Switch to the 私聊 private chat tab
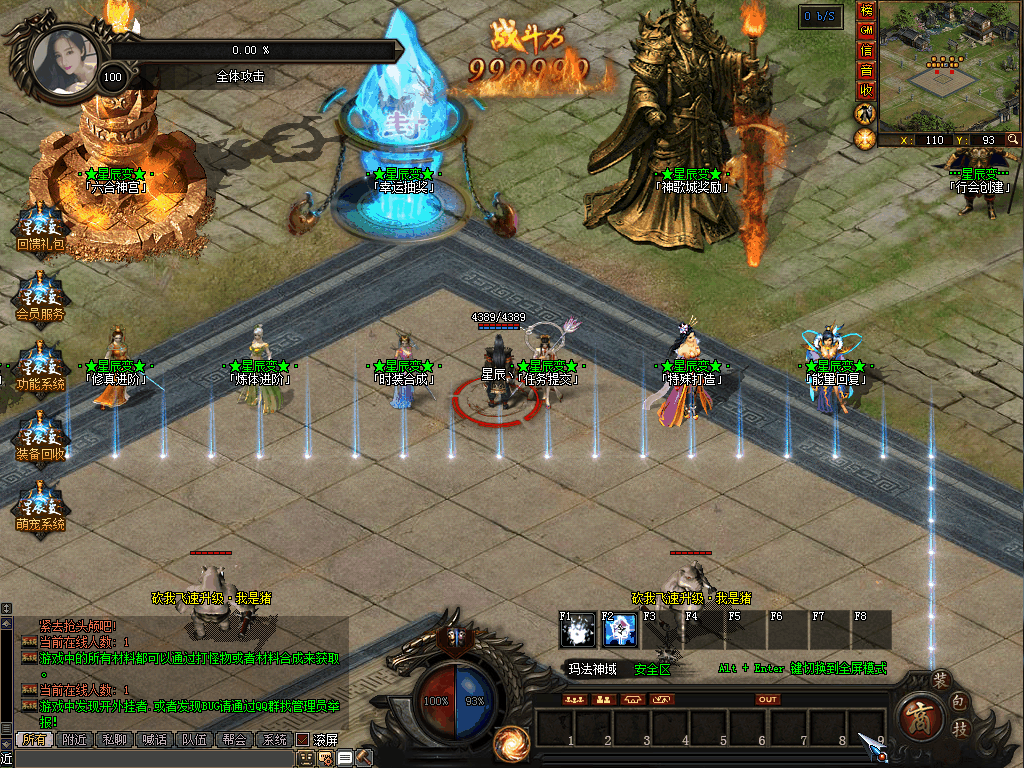 [x=114, y=740]
